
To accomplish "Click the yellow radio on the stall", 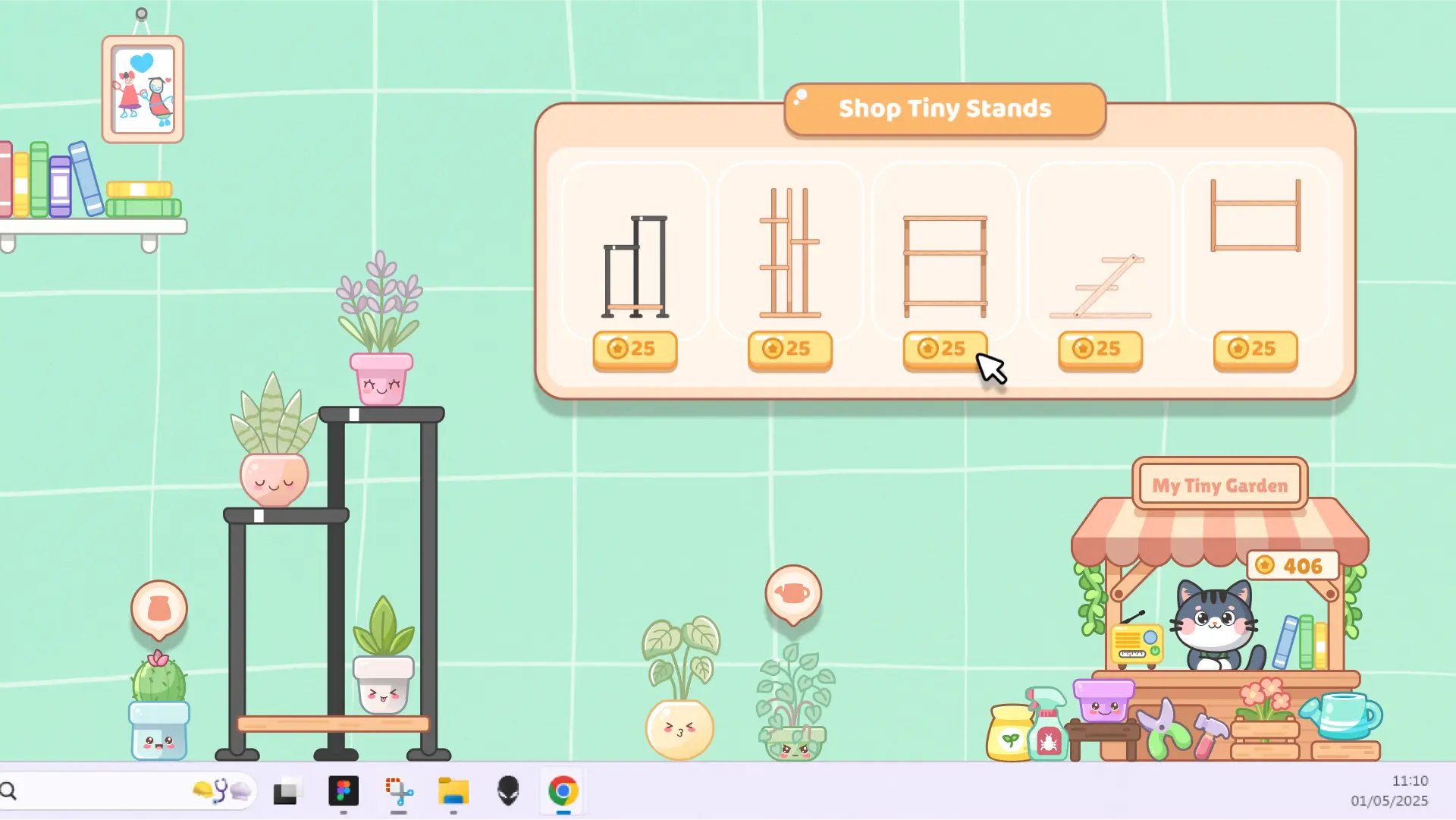I will [x=1136, y=643].
